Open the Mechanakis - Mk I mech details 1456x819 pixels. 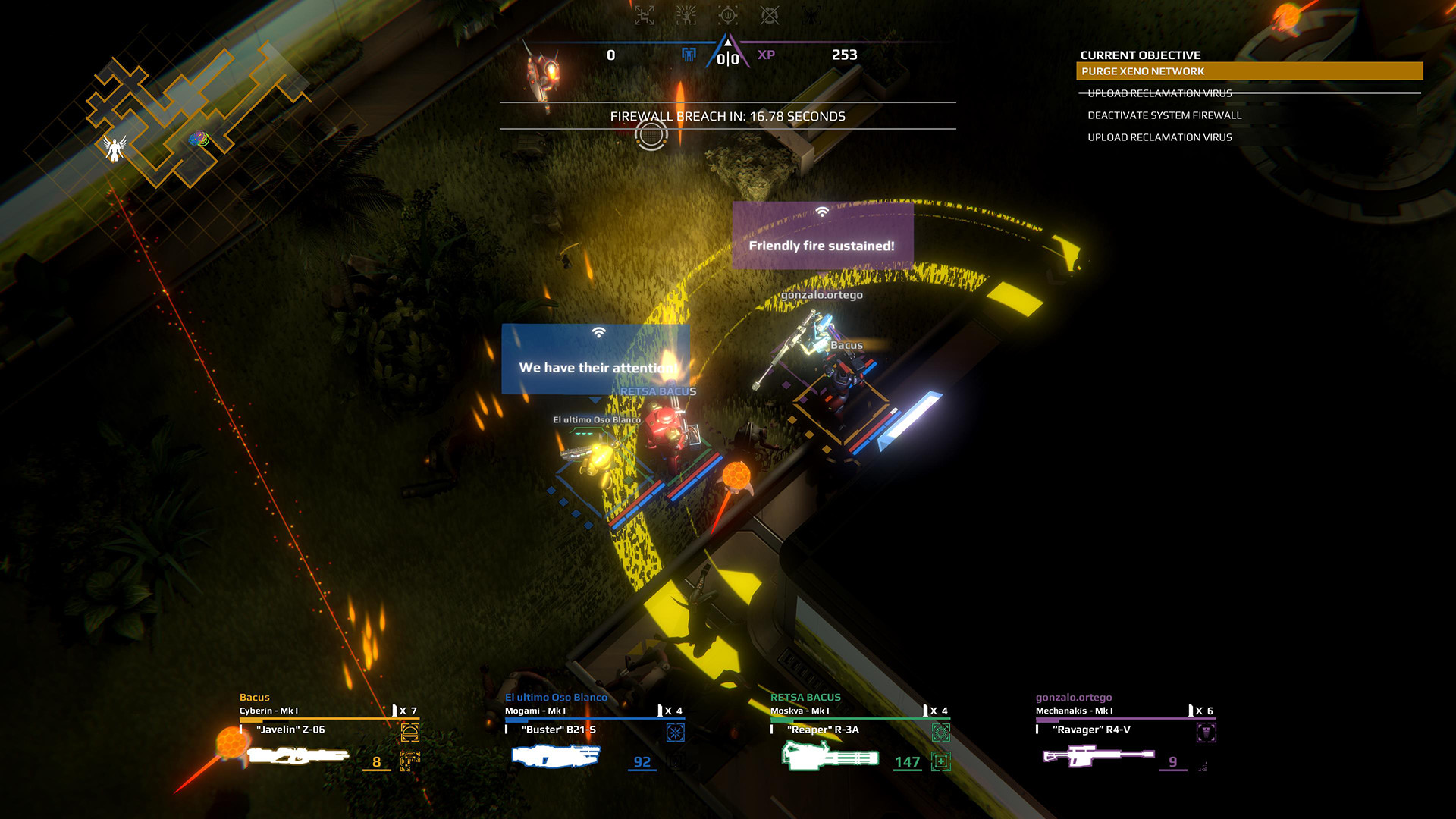[1073, 711]
